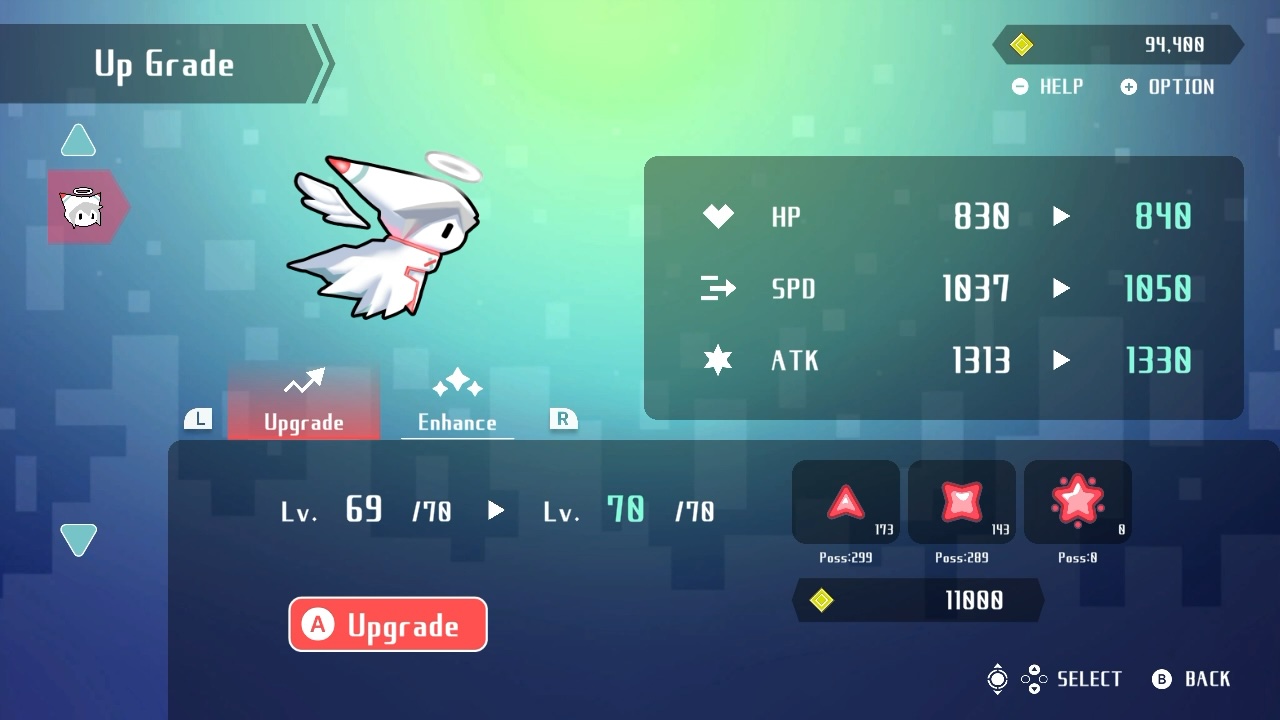Select the cross-shaped upgrade material

pyautogui.click(x=961, y=501)
